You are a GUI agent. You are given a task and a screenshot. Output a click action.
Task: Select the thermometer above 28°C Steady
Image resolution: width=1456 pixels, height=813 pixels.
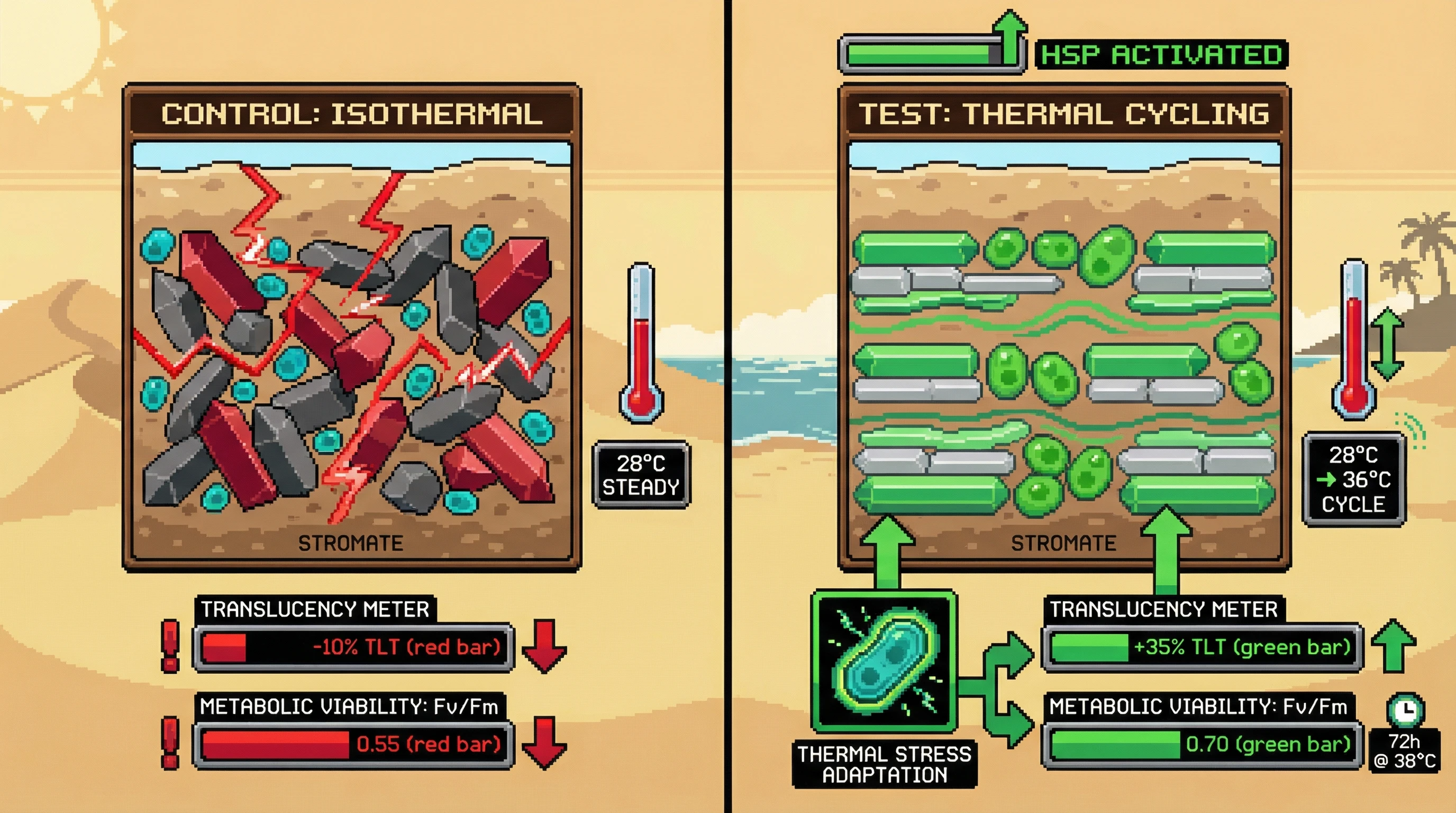(641, 342)
